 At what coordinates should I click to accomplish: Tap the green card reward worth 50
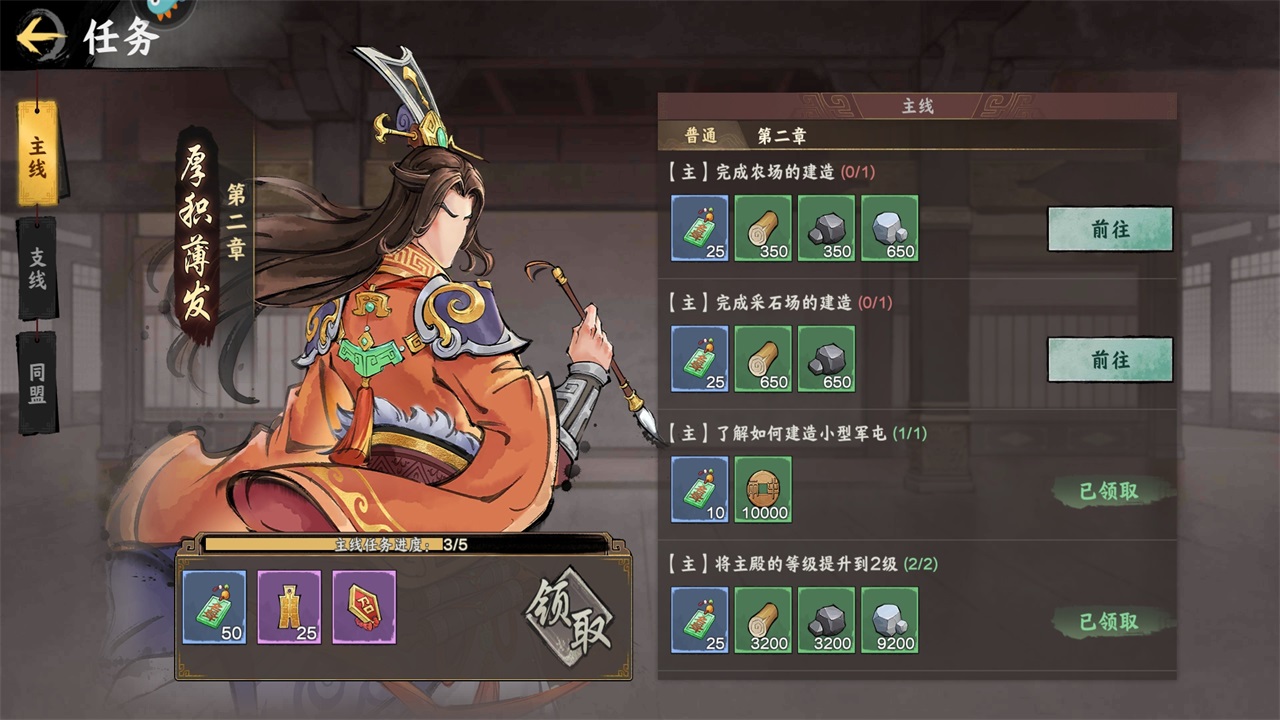click(x=214, y=607)
